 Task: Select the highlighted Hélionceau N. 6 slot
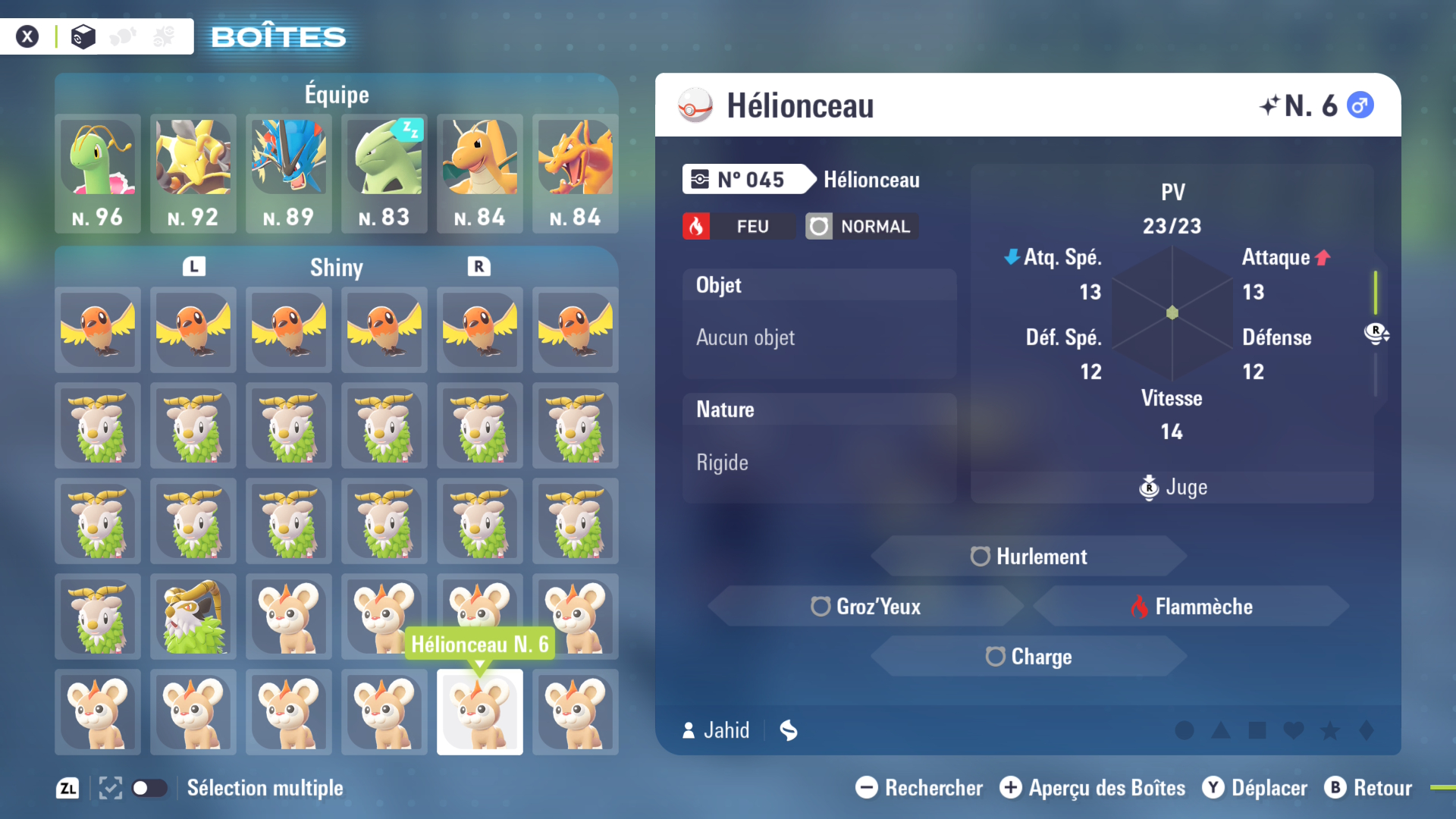480,712
